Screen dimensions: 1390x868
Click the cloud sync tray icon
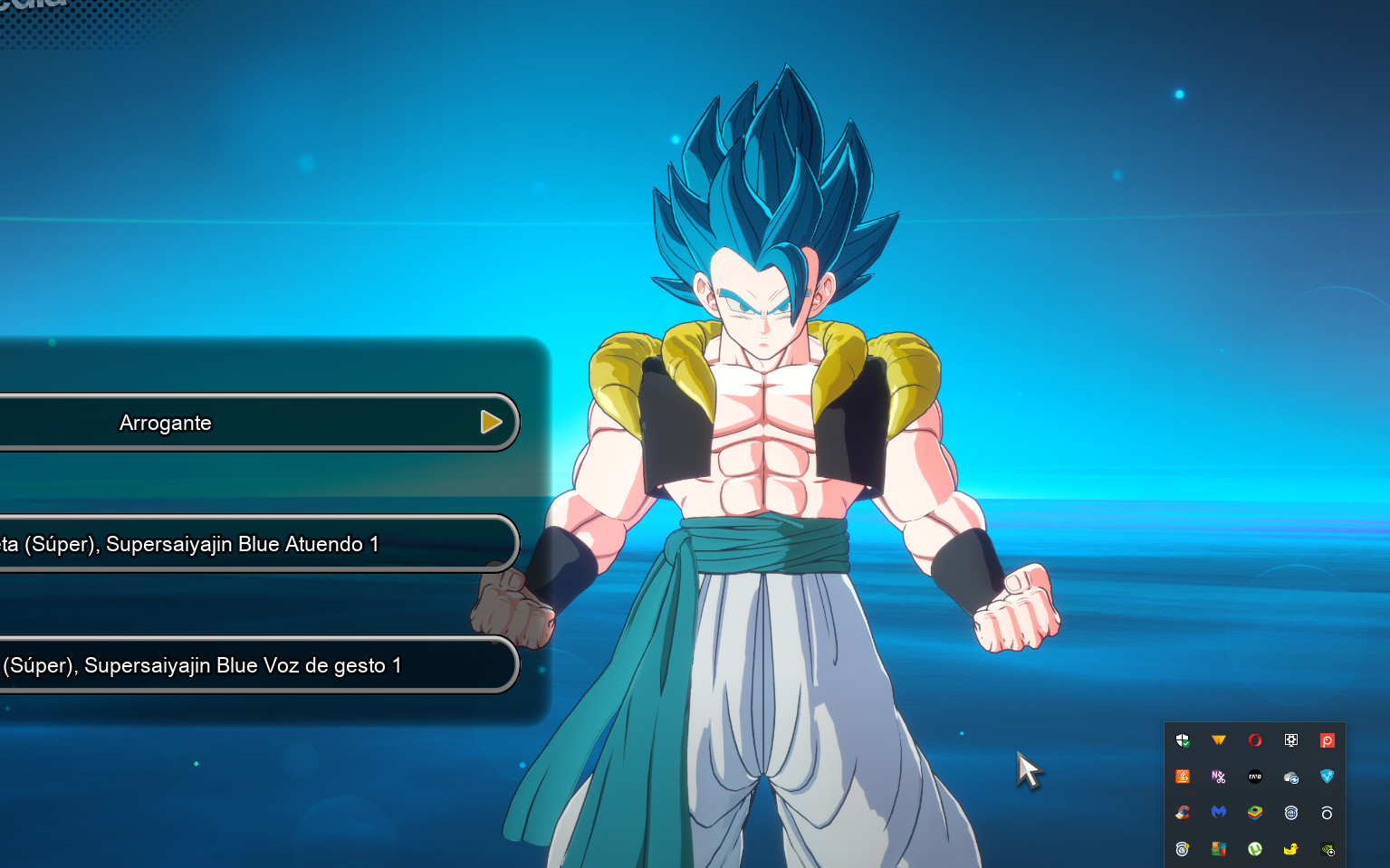1291,777
